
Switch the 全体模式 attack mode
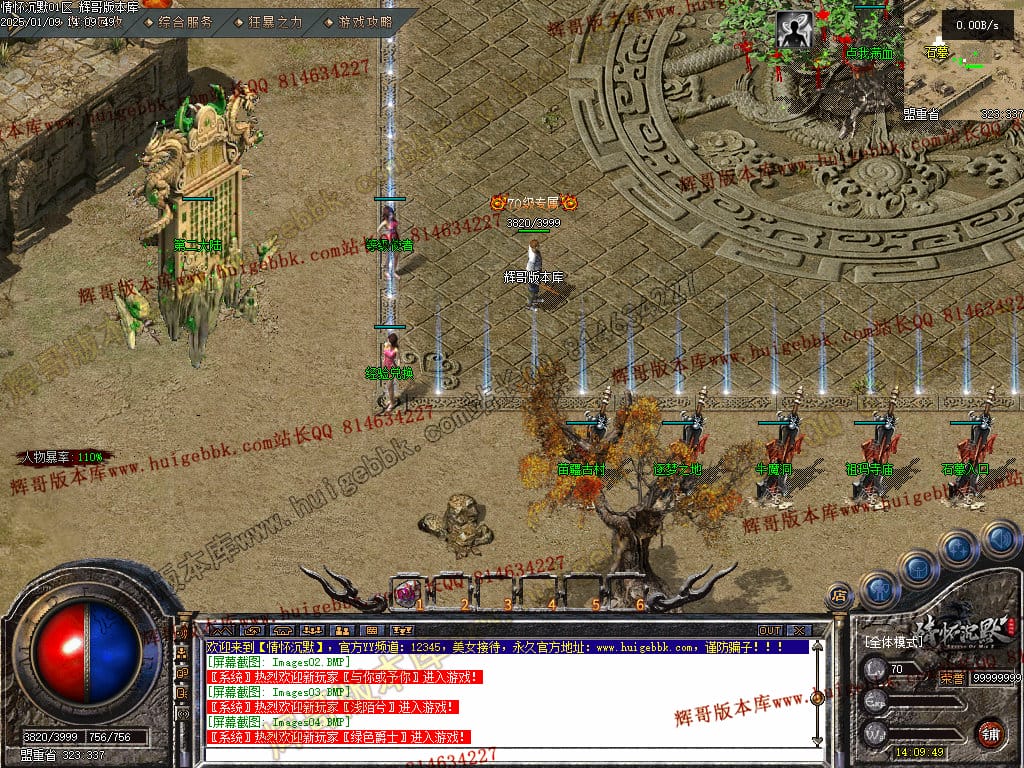[893, 640]
